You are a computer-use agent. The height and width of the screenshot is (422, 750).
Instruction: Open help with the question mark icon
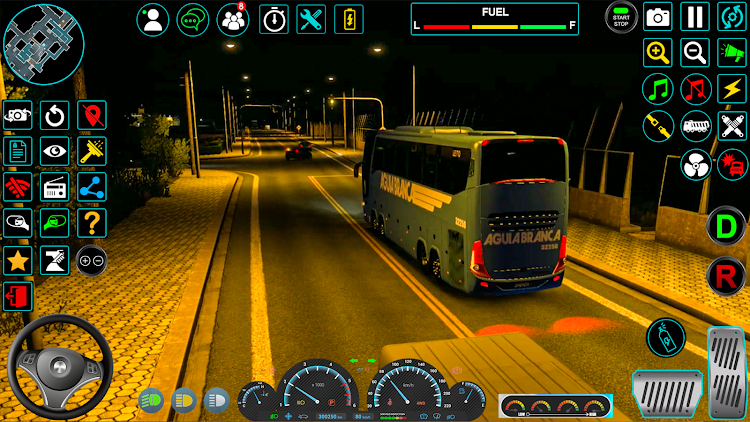coord(92,222)
